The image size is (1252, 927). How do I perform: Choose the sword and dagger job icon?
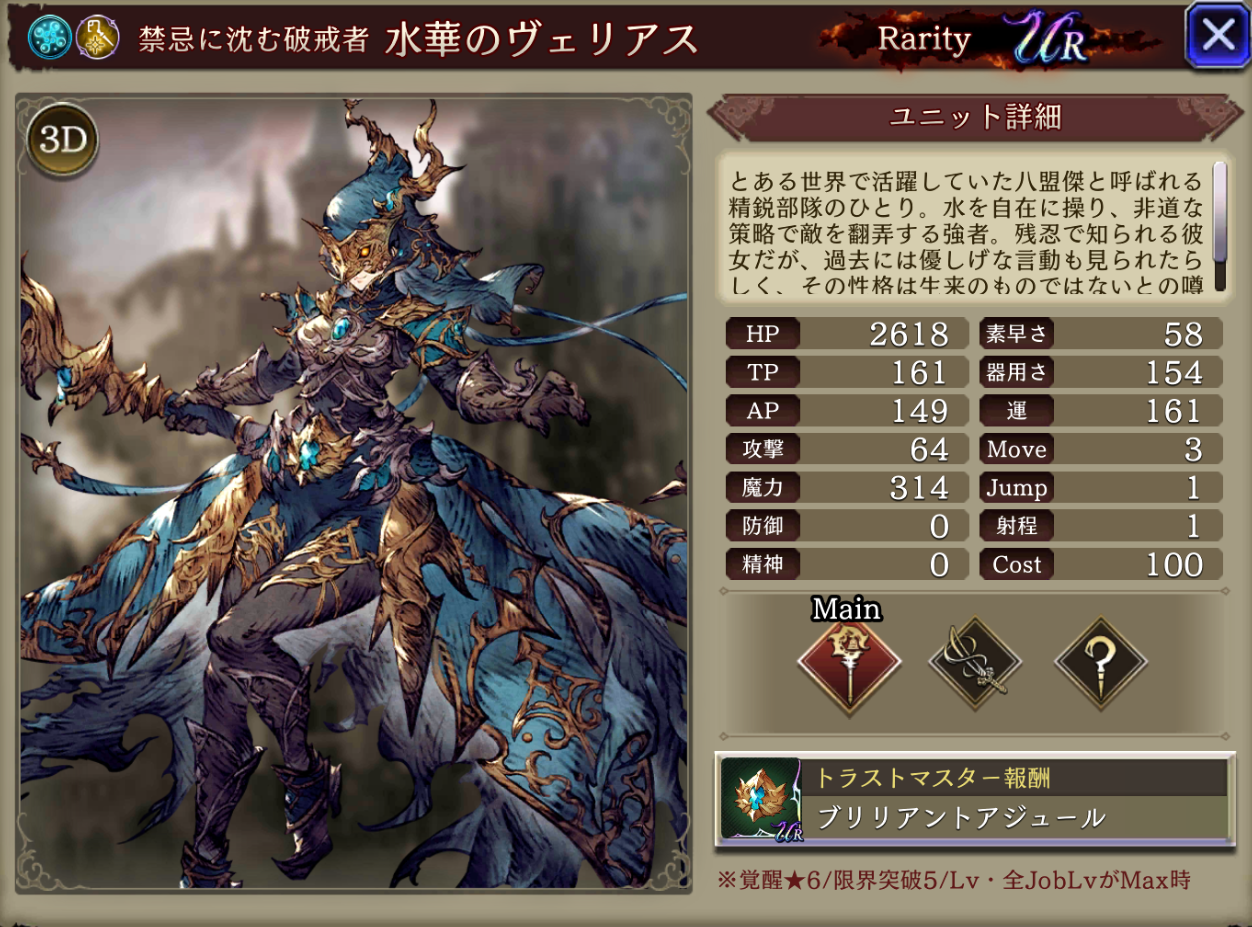(974, 664)
